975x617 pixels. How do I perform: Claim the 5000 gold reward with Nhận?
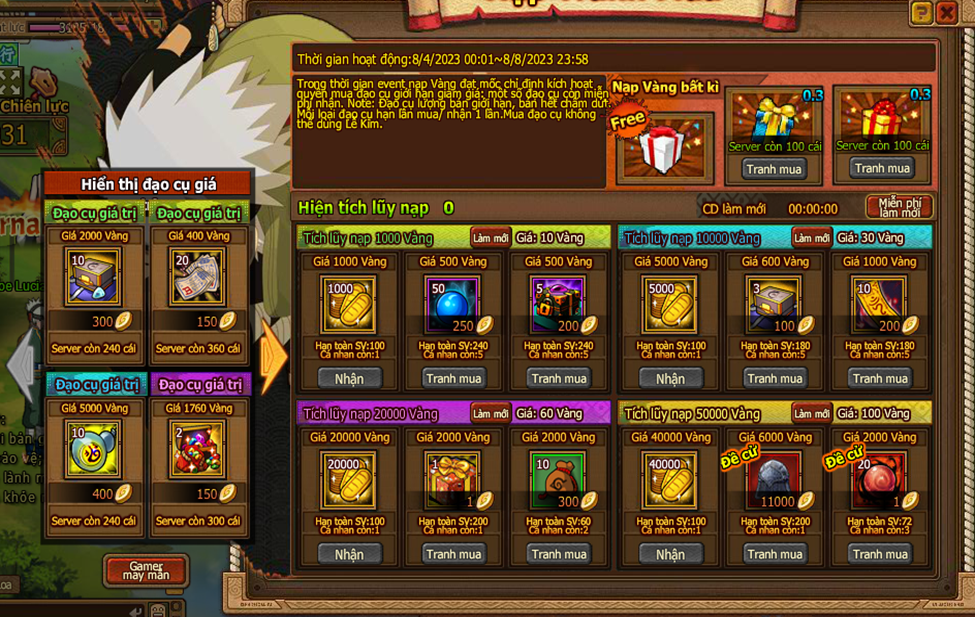tap(670, 378)
